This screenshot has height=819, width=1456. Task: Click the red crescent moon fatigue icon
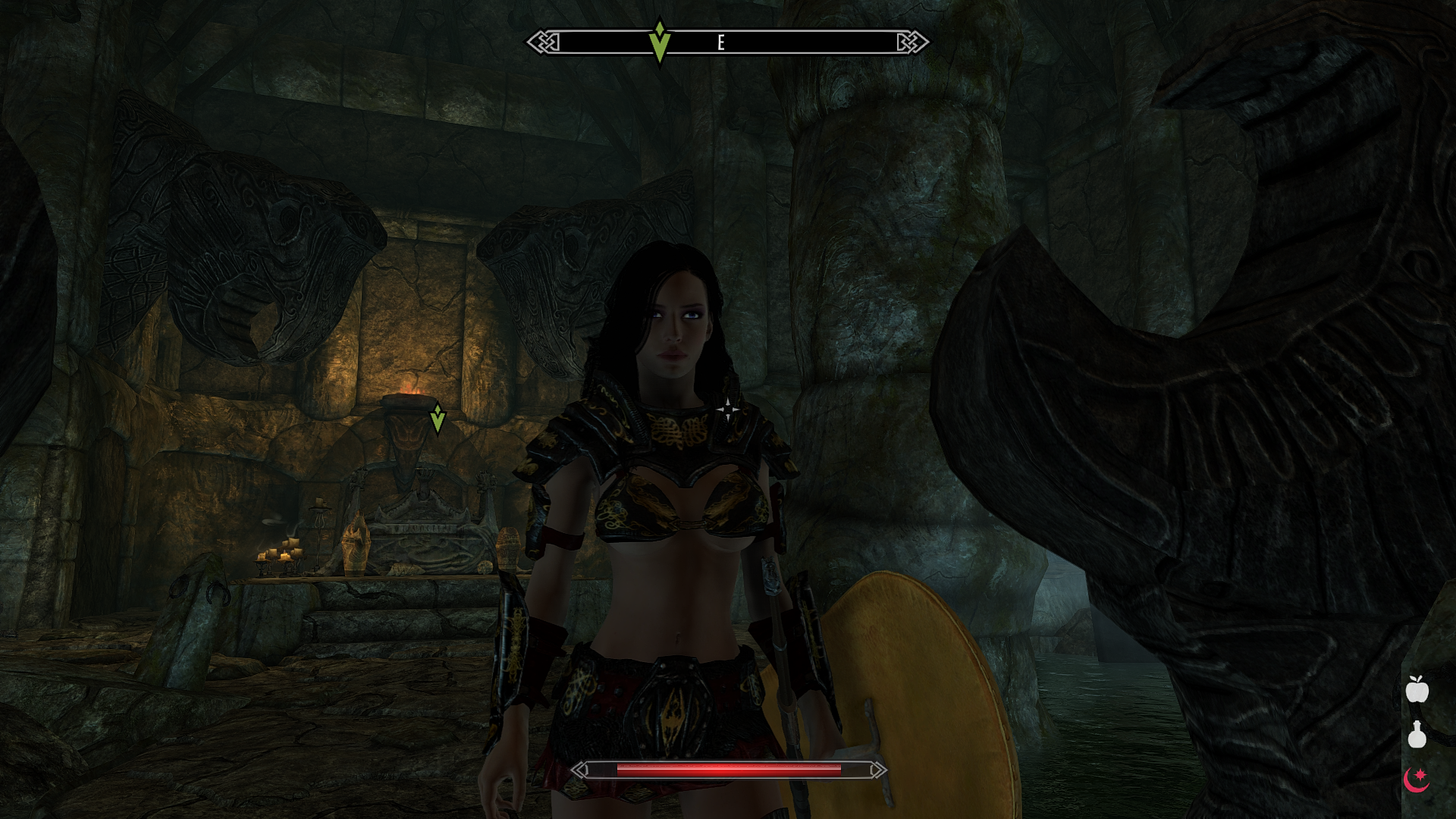[1417, 779]
